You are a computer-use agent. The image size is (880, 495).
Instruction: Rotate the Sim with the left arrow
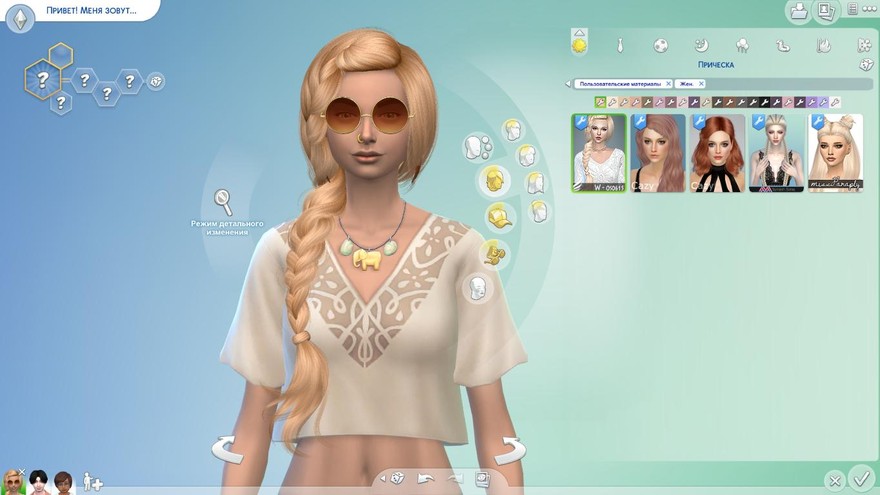(227, 449)
